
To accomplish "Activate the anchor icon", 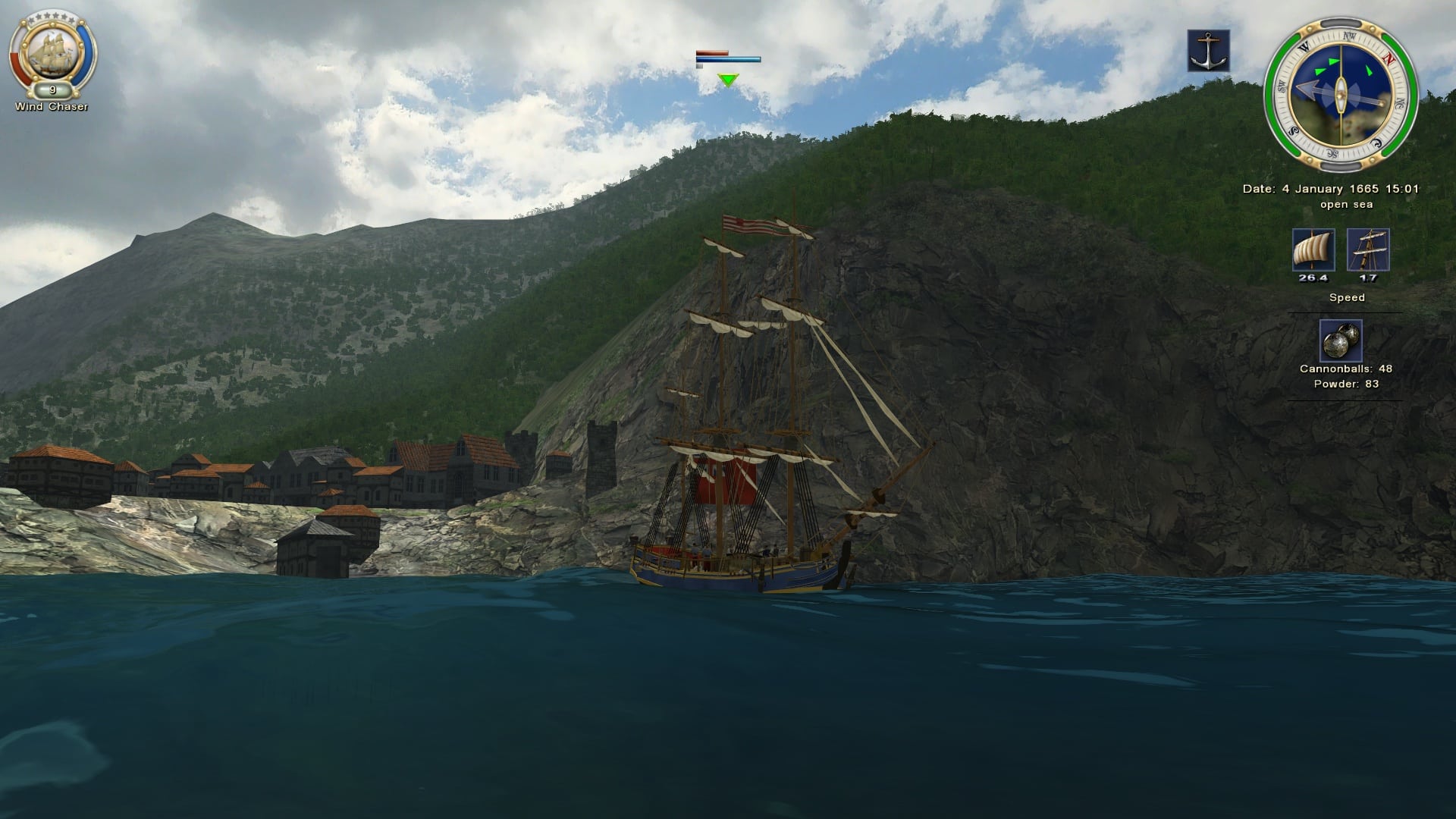I will click(x=1208, y=51).
